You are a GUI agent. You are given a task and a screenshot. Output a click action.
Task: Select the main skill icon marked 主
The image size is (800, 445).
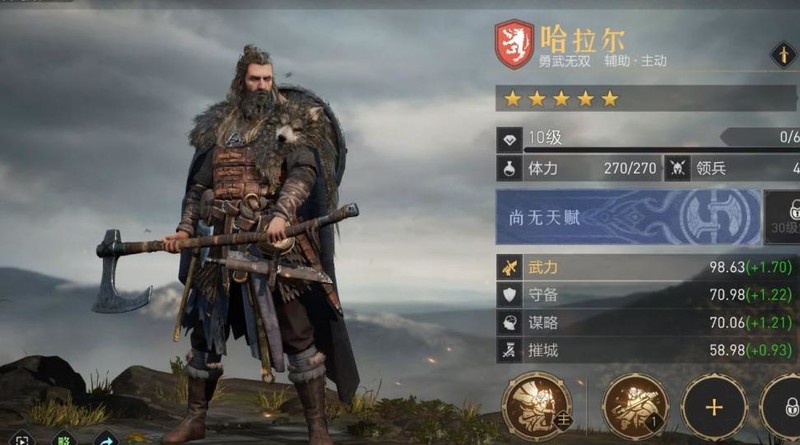pyautogui.click(x=535, y=406)
